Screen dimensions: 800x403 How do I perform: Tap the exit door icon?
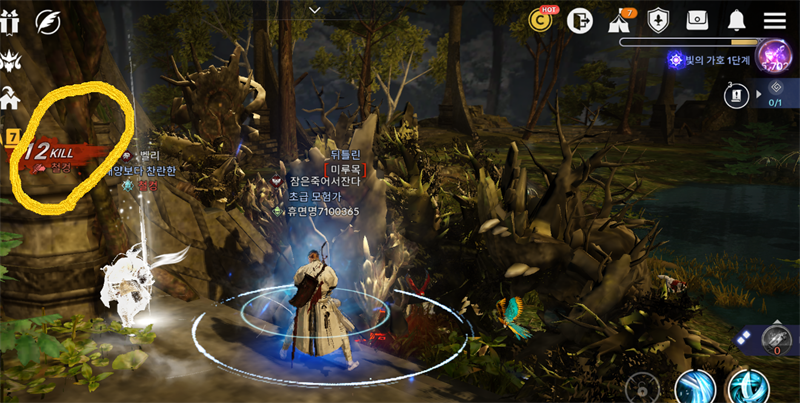(580, 20)
